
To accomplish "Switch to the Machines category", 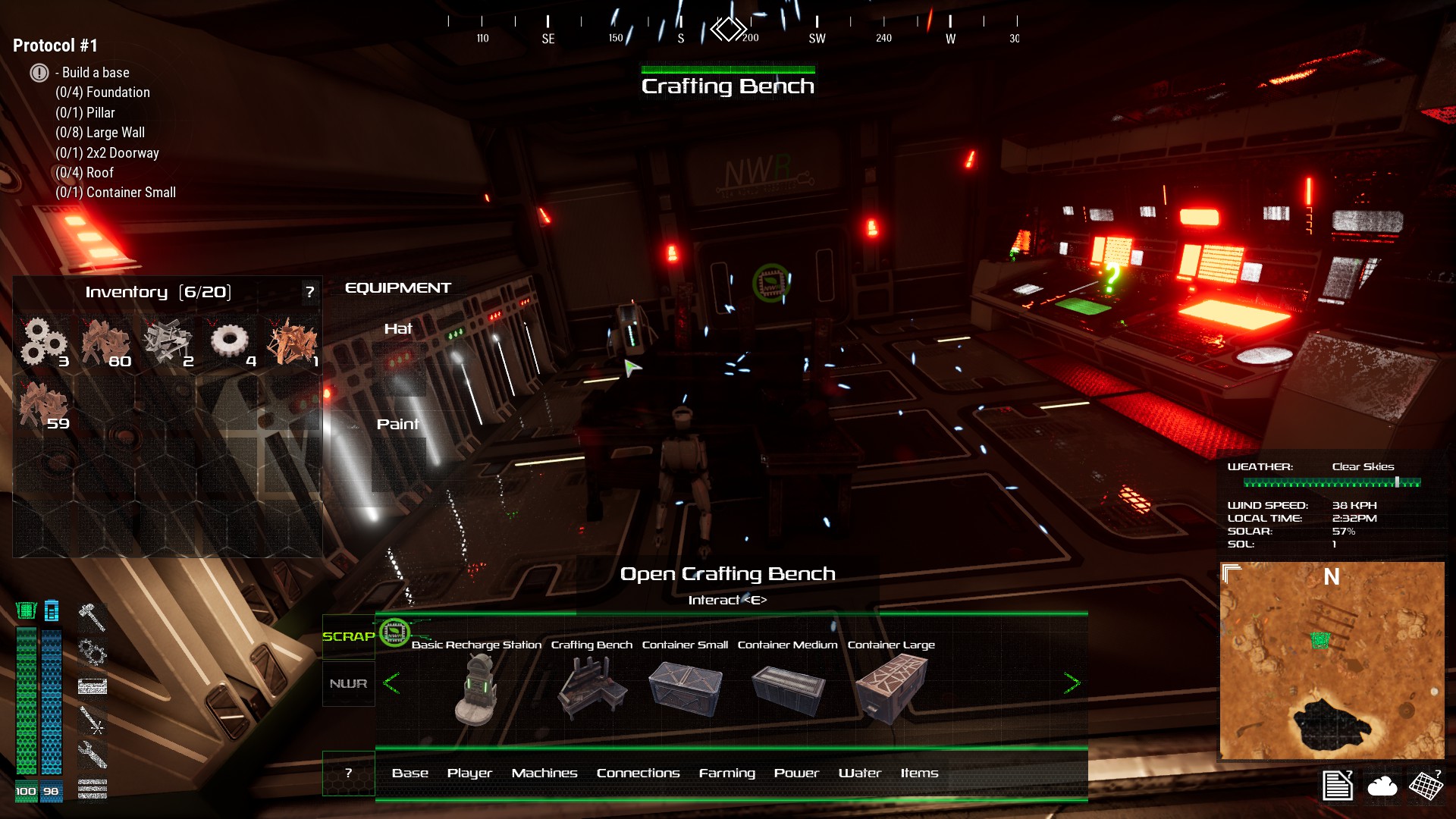I will (x=544, y=773).
